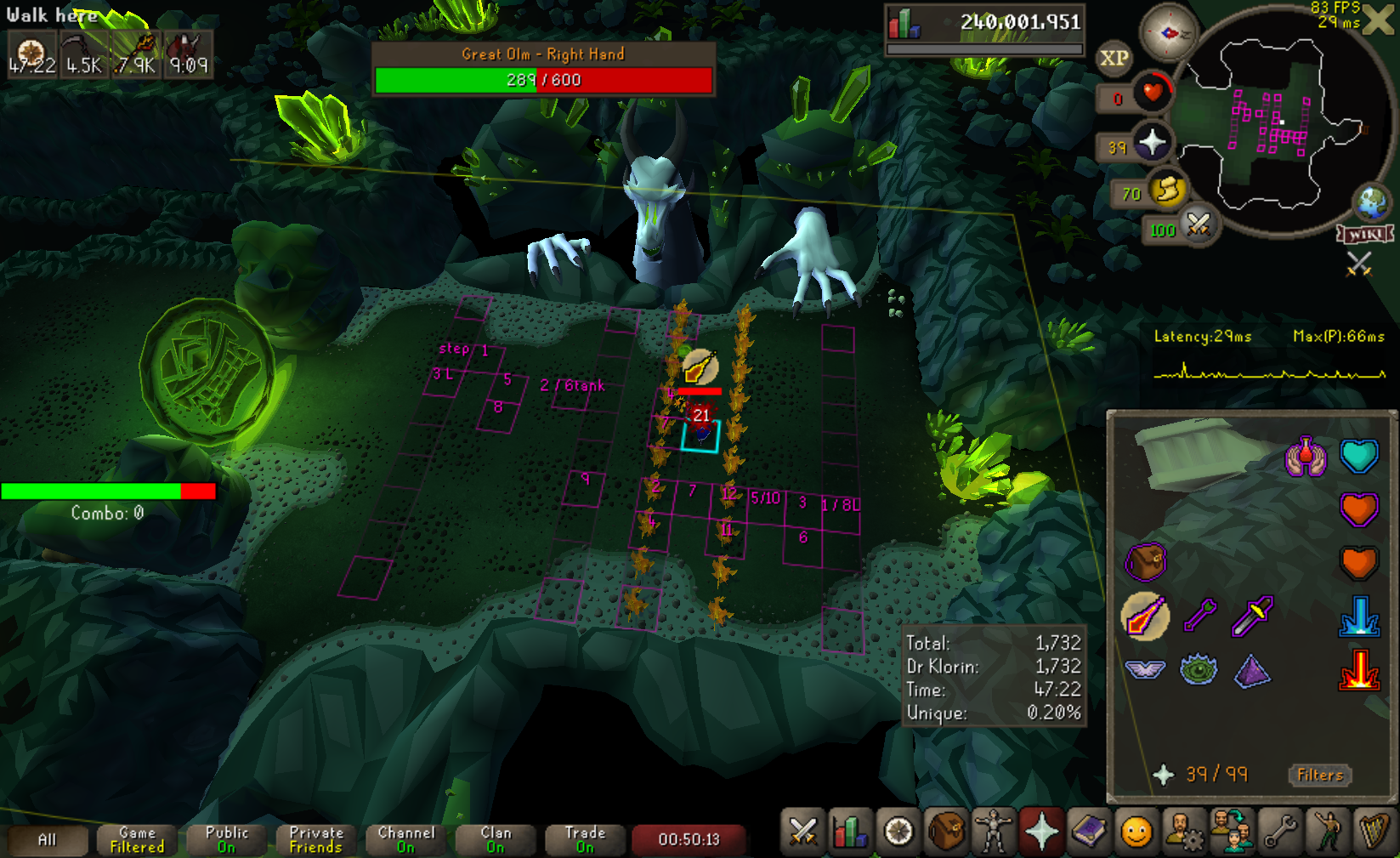Toggle the Preserve prayer (purple pyramid)
Screen dimensions: 1400x858
pos(1252,671)
